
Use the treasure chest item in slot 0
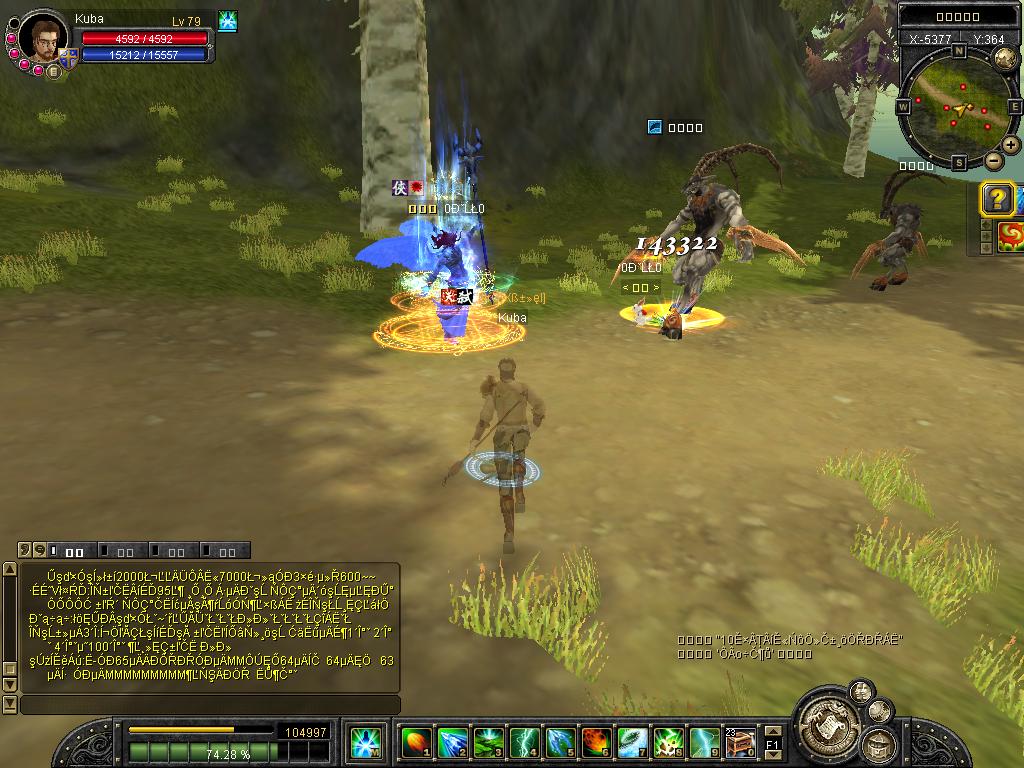740,742
